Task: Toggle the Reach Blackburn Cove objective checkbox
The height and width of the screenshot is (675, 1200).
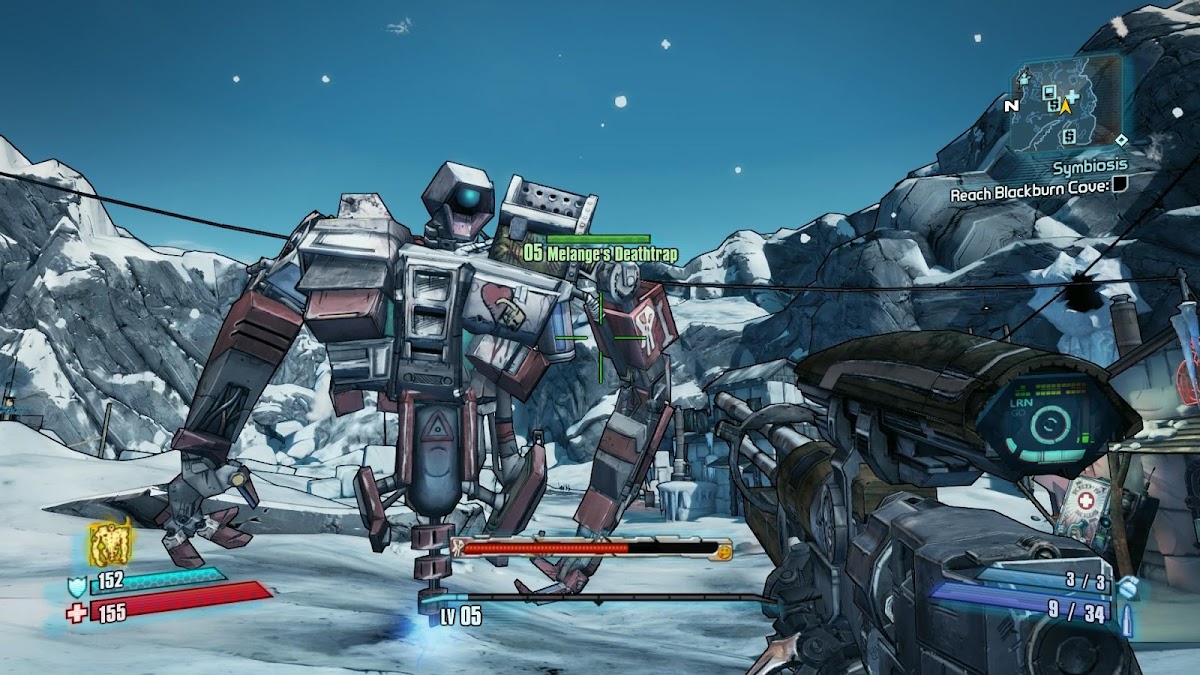Action: (x=1120, y=184)
